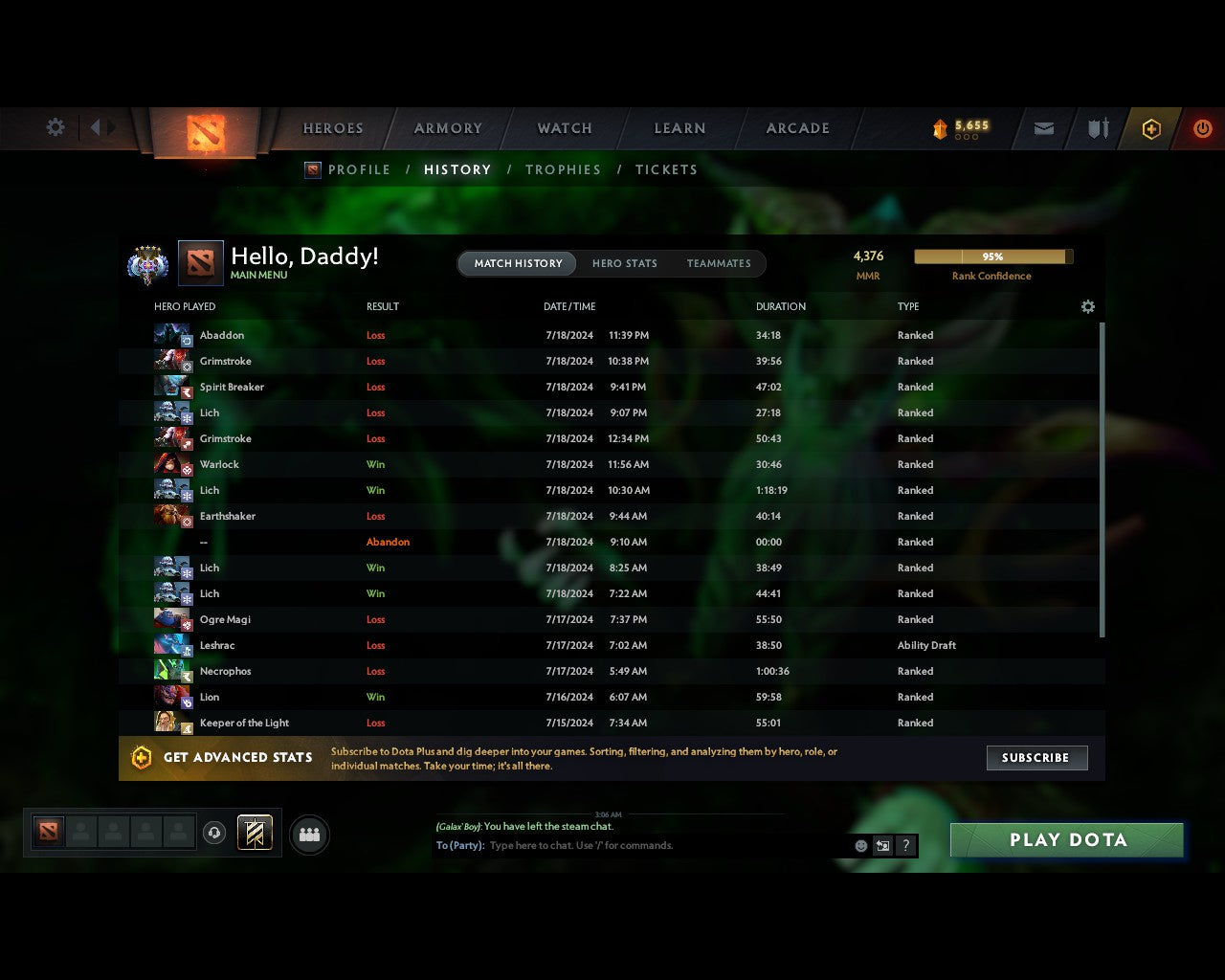Toggle the party voice chat headset icon
This screenshot has height=980, width=1225.
tap(214, 833)
